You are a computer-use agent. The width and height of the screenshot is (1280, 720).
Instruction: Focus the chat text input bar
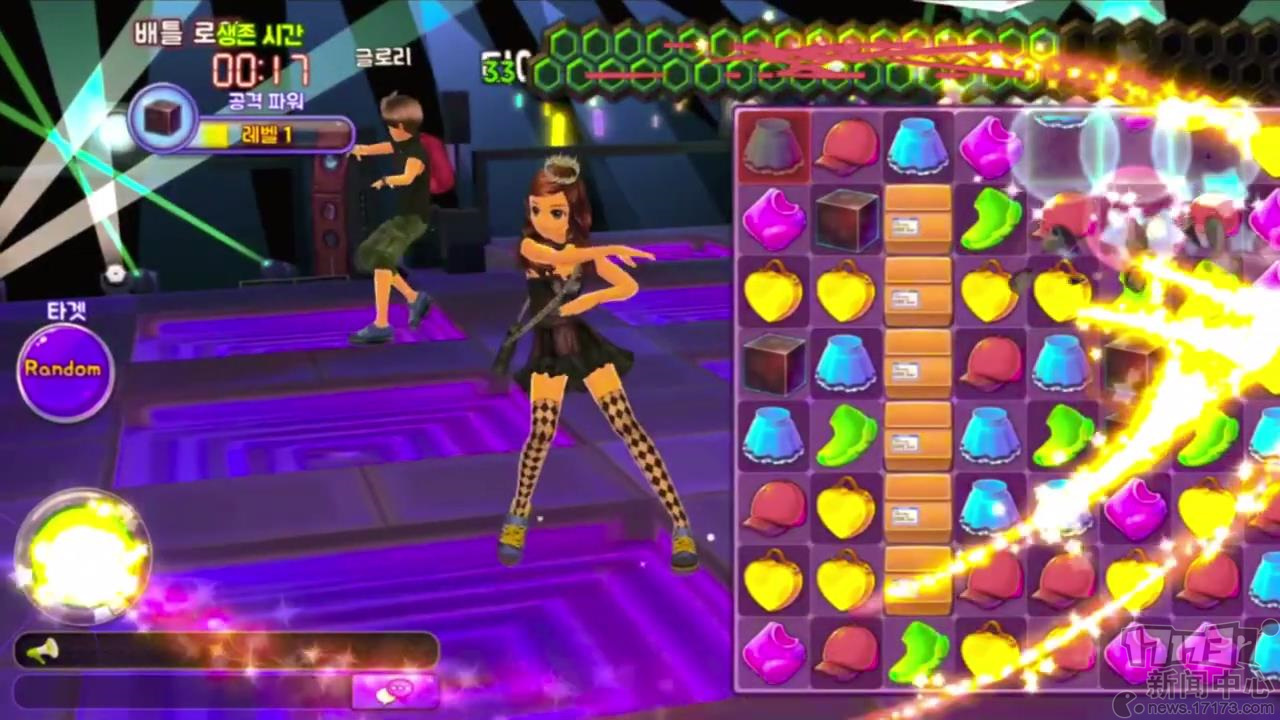coord(182,690)
